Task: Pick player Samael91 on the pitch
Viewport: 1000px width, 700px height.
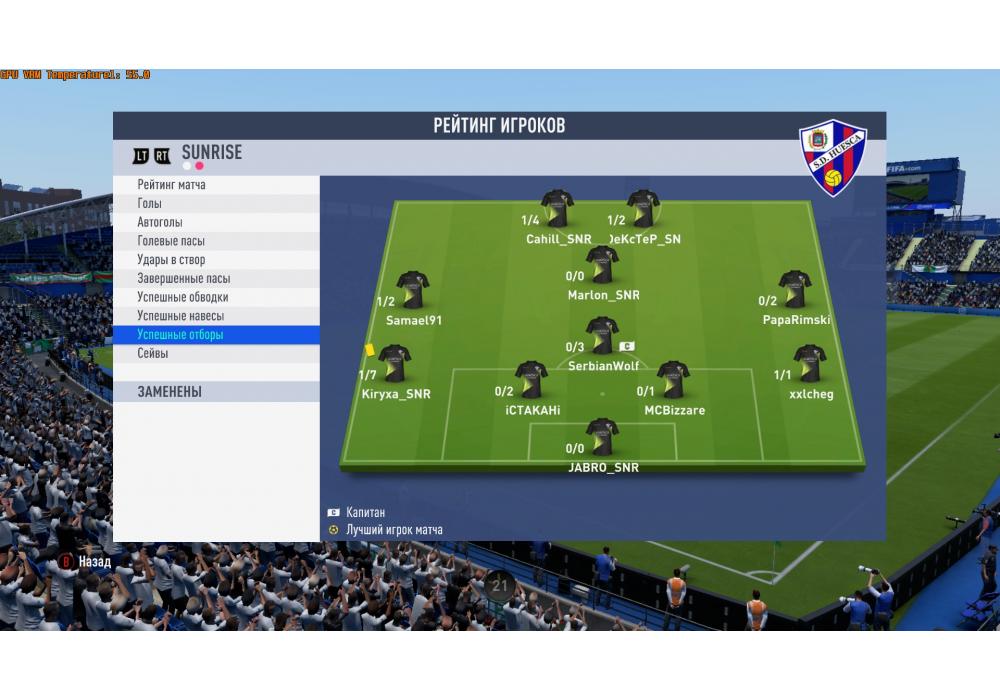Action: 412,289
